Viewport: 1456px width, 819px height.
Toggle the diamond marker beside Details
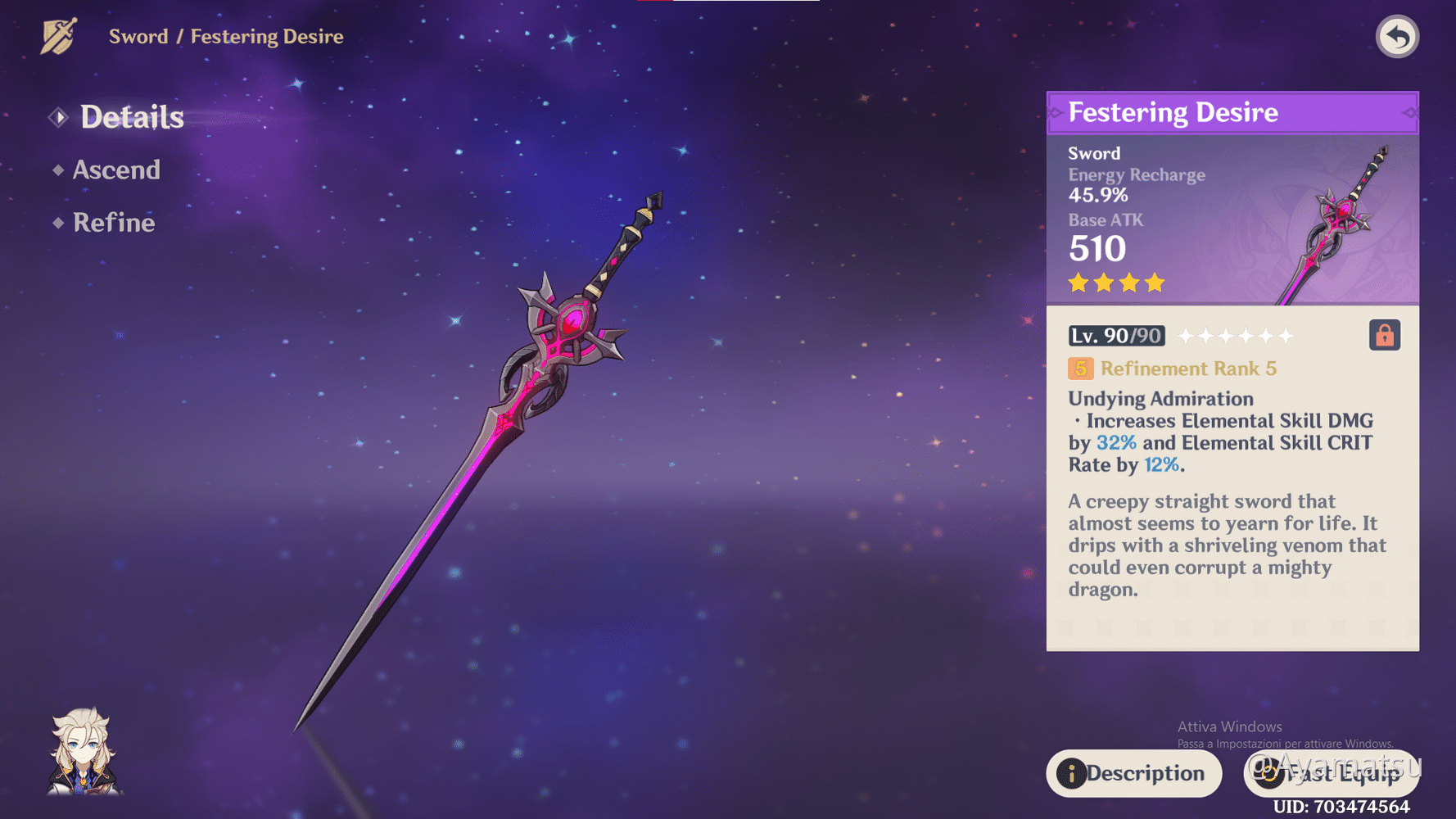tap(57, 116)
